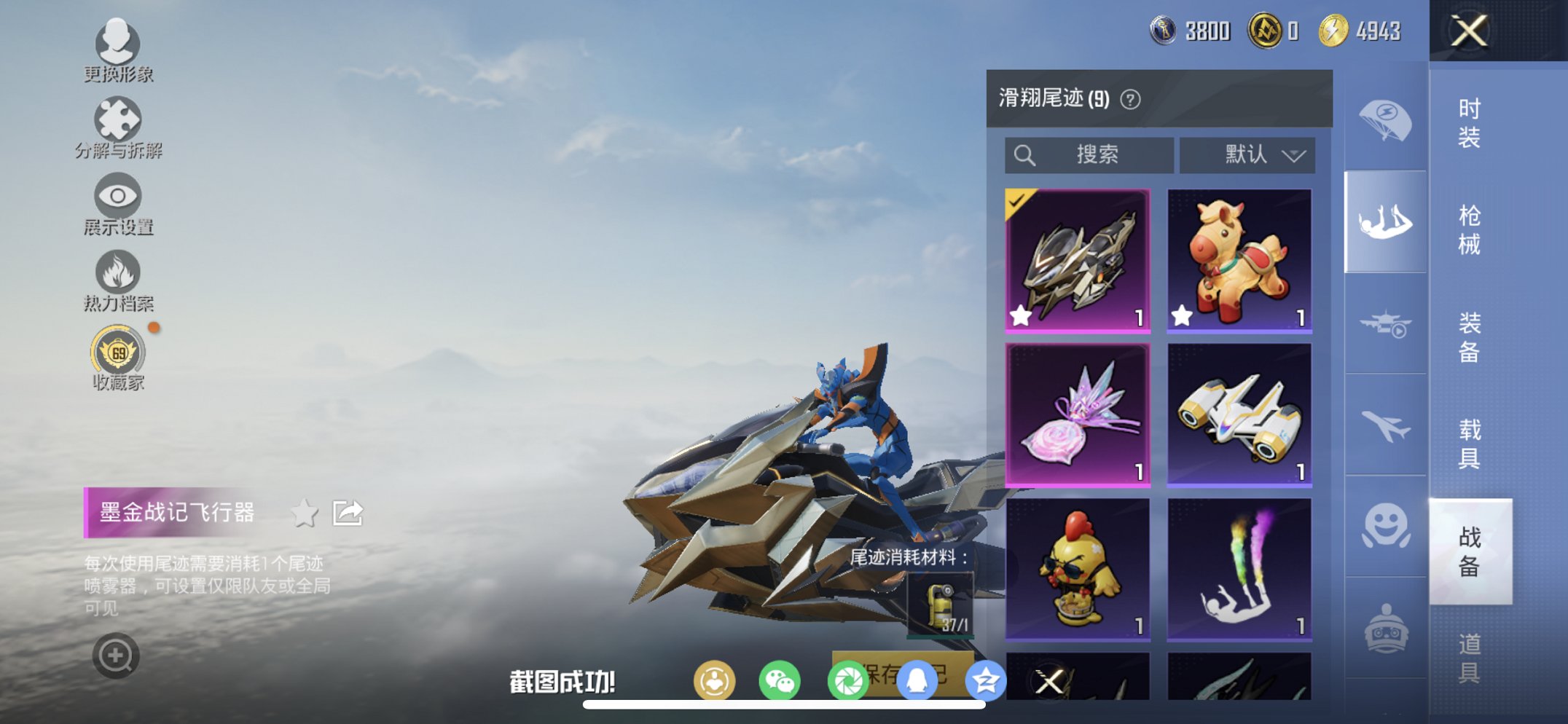Expand the sort order chevron arrow
This screenshot has height=724, width=1568.
1295,155
